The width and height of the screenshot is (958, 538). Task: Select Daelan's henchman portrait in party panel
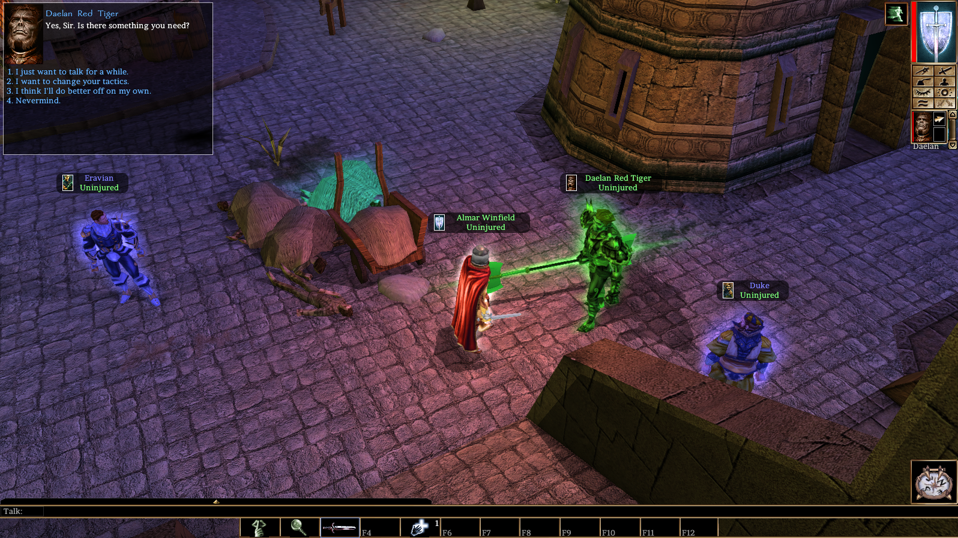(x=922, y=127)
